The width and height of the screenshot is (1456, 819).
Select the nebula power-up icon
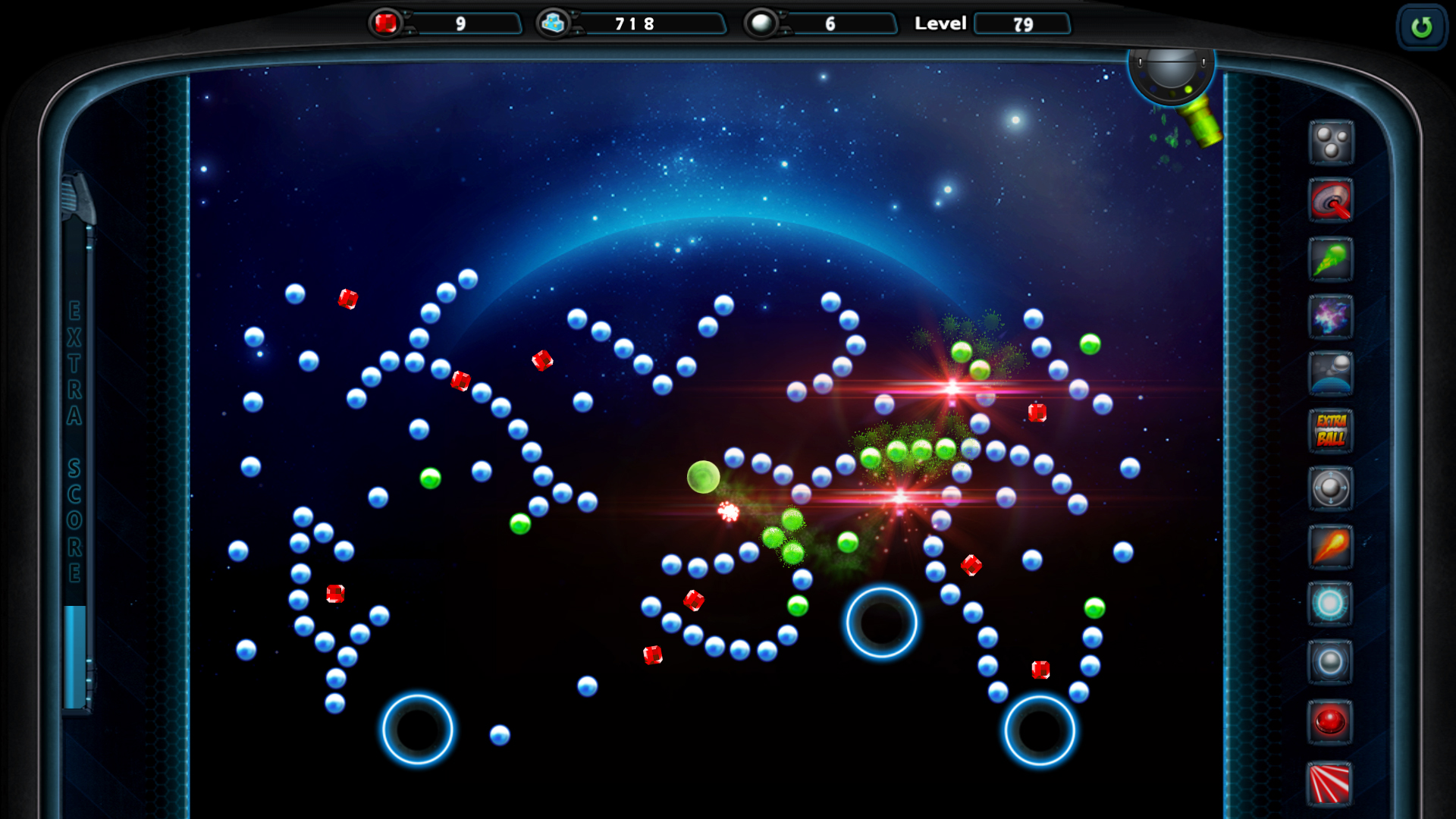point(1331,318)
